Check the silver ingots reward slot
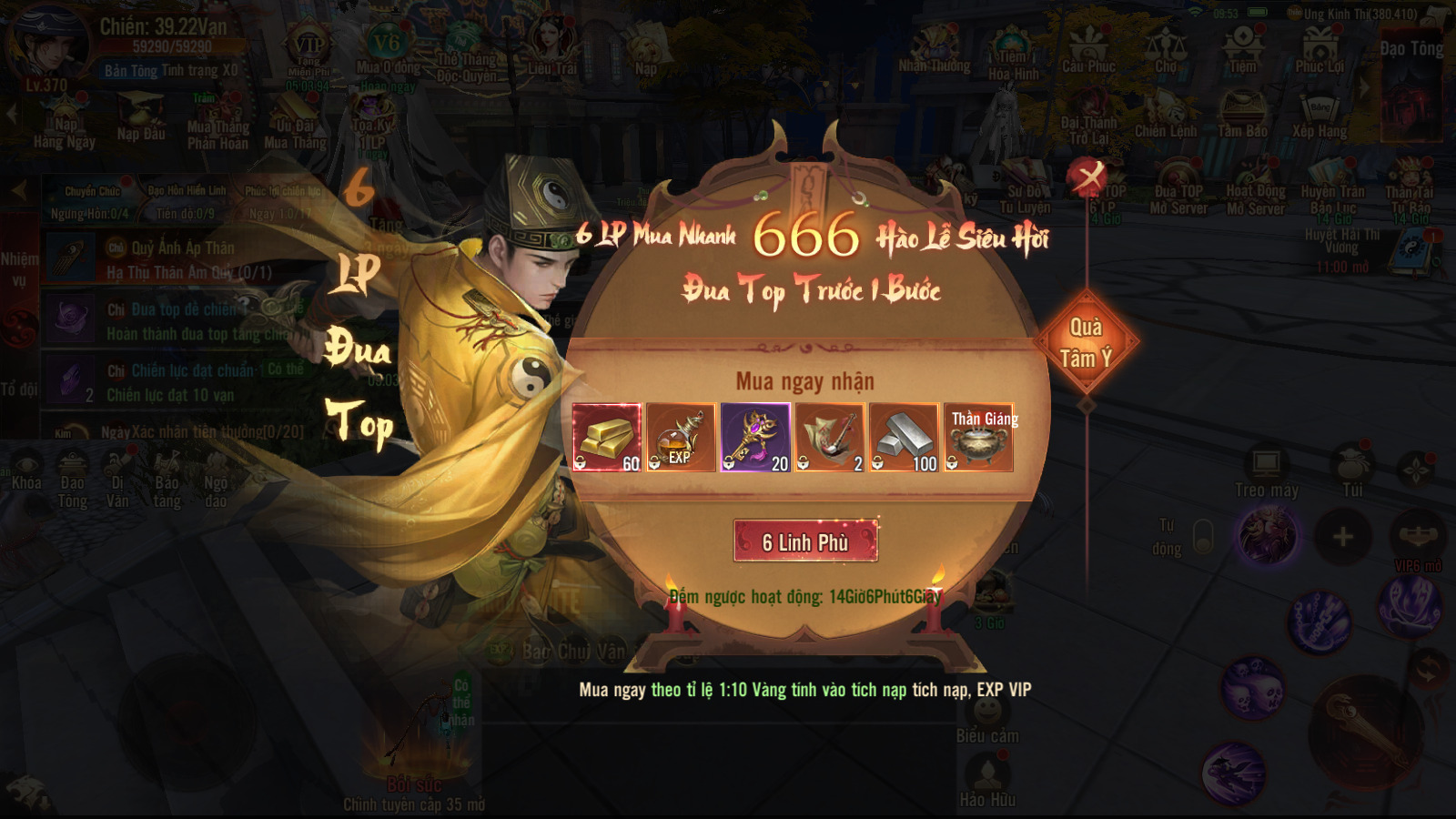The height and width of the screenshot is (819, 1456). (x=904, y=438)
